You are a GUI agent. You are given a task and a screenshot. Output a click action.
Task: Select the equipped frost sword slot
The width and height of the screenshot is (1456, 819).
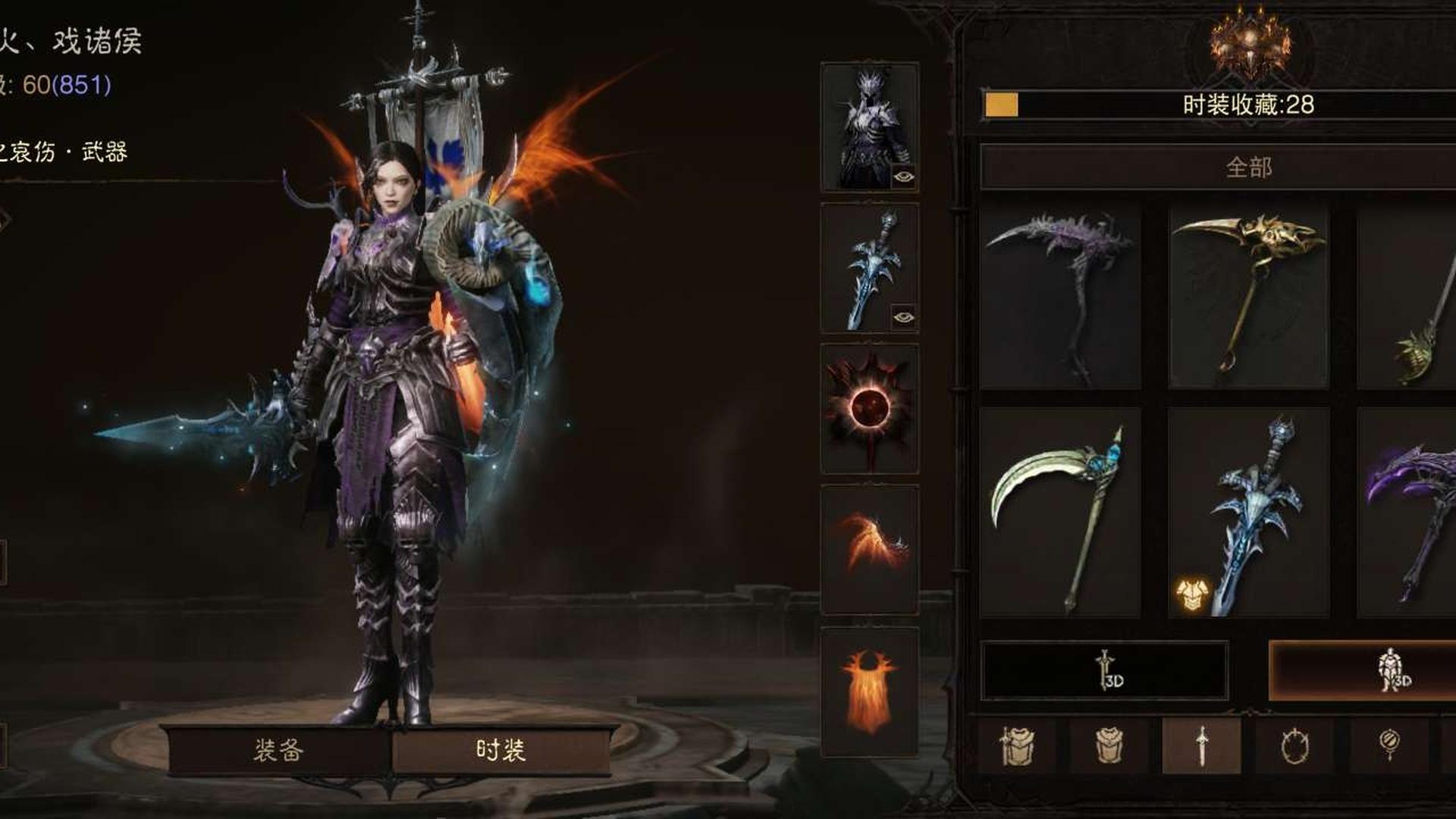[868, 267]
